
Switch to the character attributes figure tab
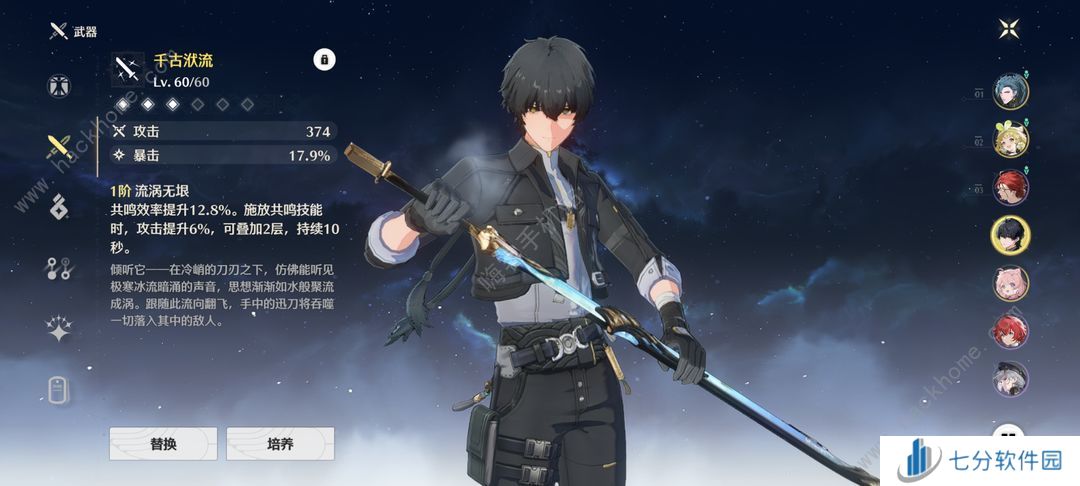tap(59, 85)
